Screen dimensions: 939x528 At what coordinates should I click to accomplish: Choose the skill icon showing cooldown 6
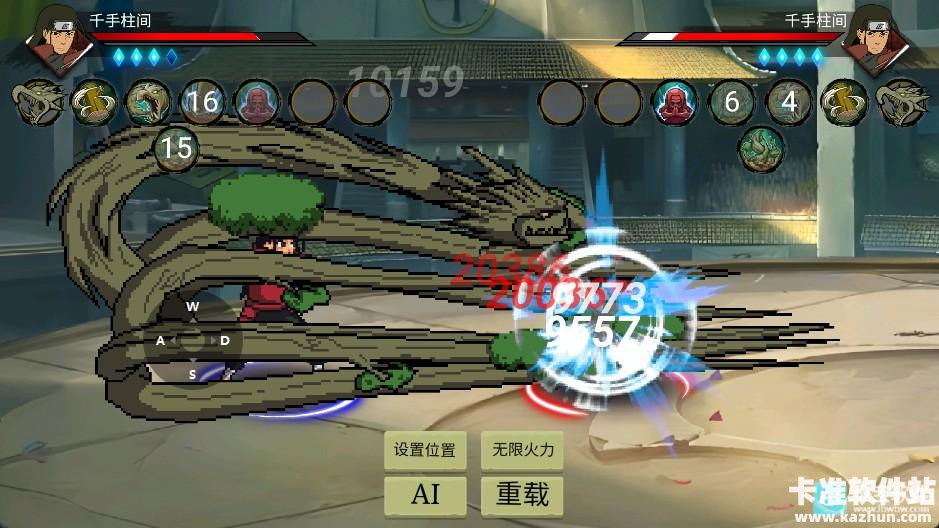tap(732, 102)
